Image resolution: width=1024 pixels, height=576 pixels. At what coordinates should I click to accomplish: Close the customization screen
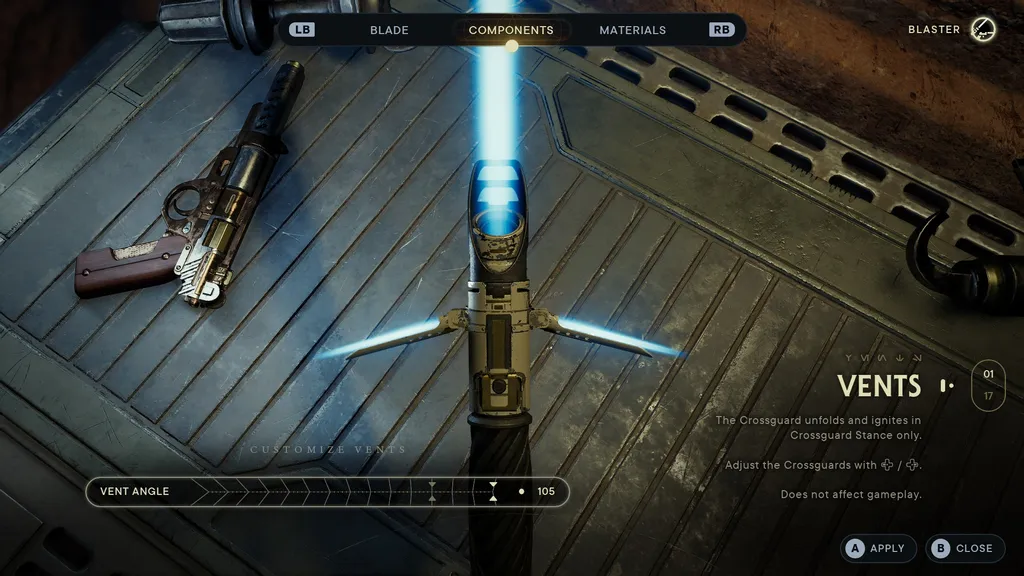pos(962,548)
